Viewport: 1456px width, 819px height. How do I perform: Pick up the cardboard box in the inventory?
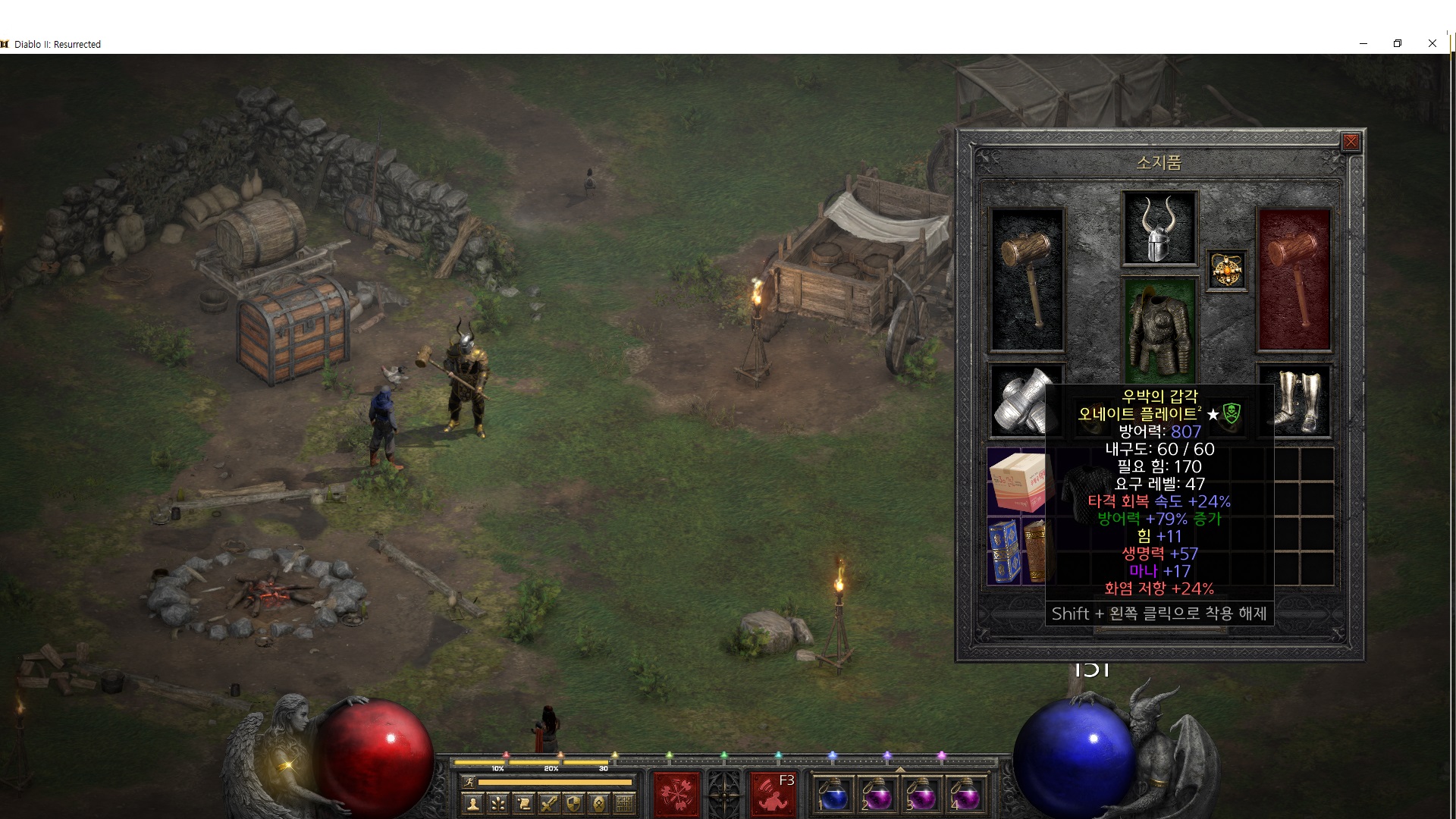pyautogui.click(x=1016, y=481)
